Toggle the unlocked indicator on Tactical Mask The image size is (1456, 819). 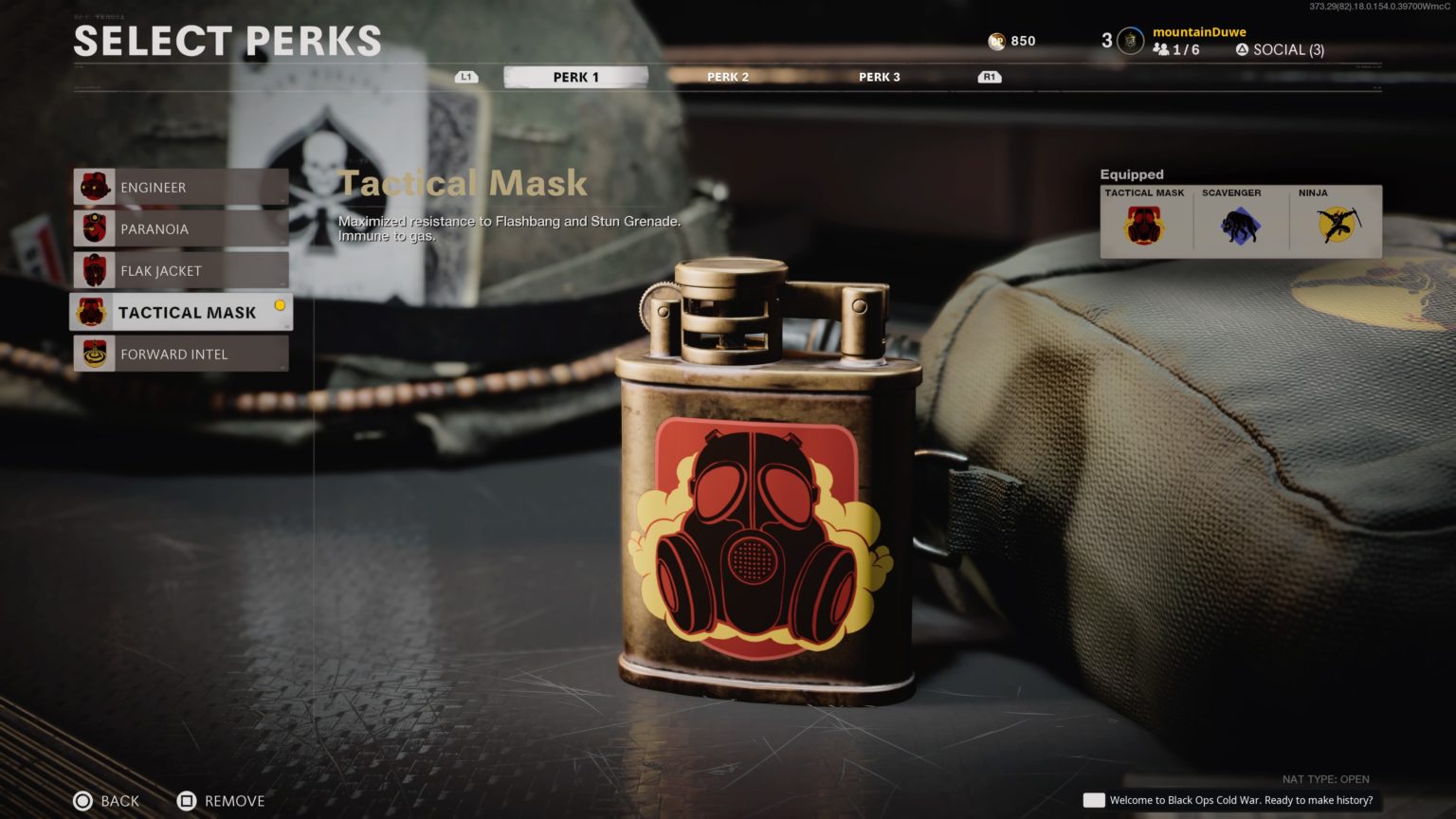[280, 304]
